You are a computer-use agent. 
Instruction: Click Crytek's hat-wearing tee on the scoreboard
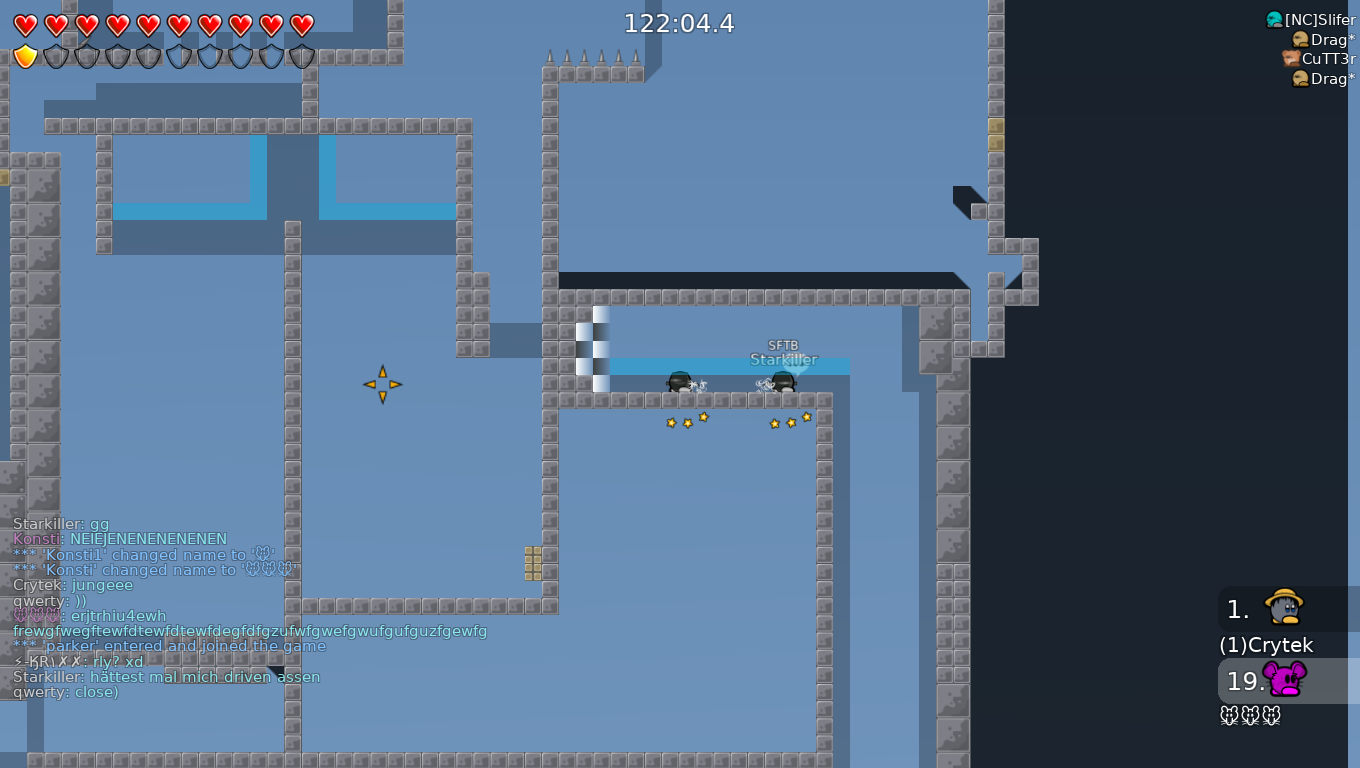pos(1281,608)
